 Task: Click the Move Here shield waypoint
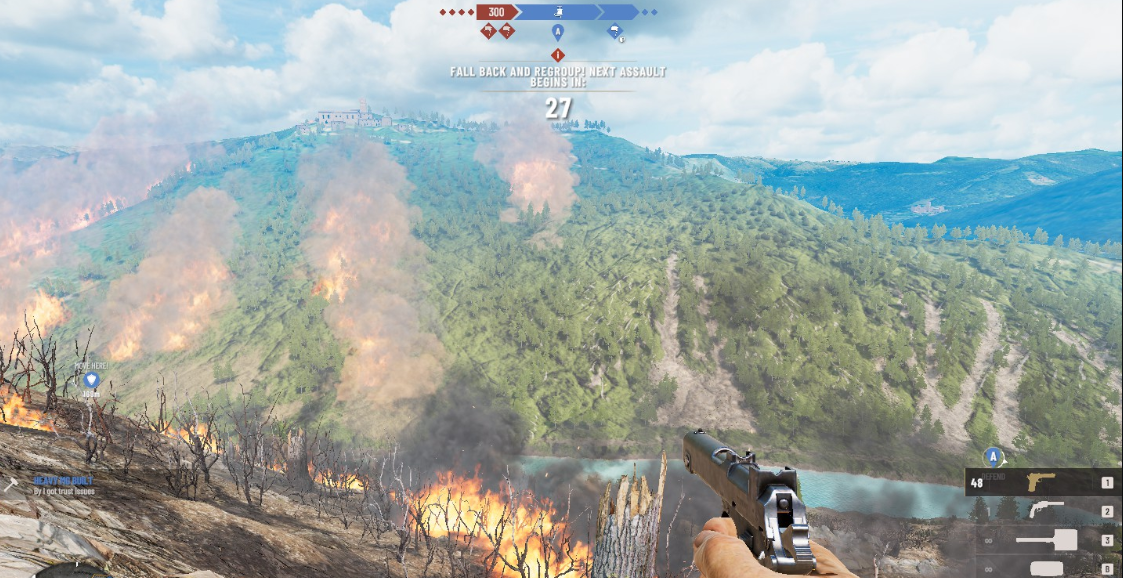[x=91, y=379]
